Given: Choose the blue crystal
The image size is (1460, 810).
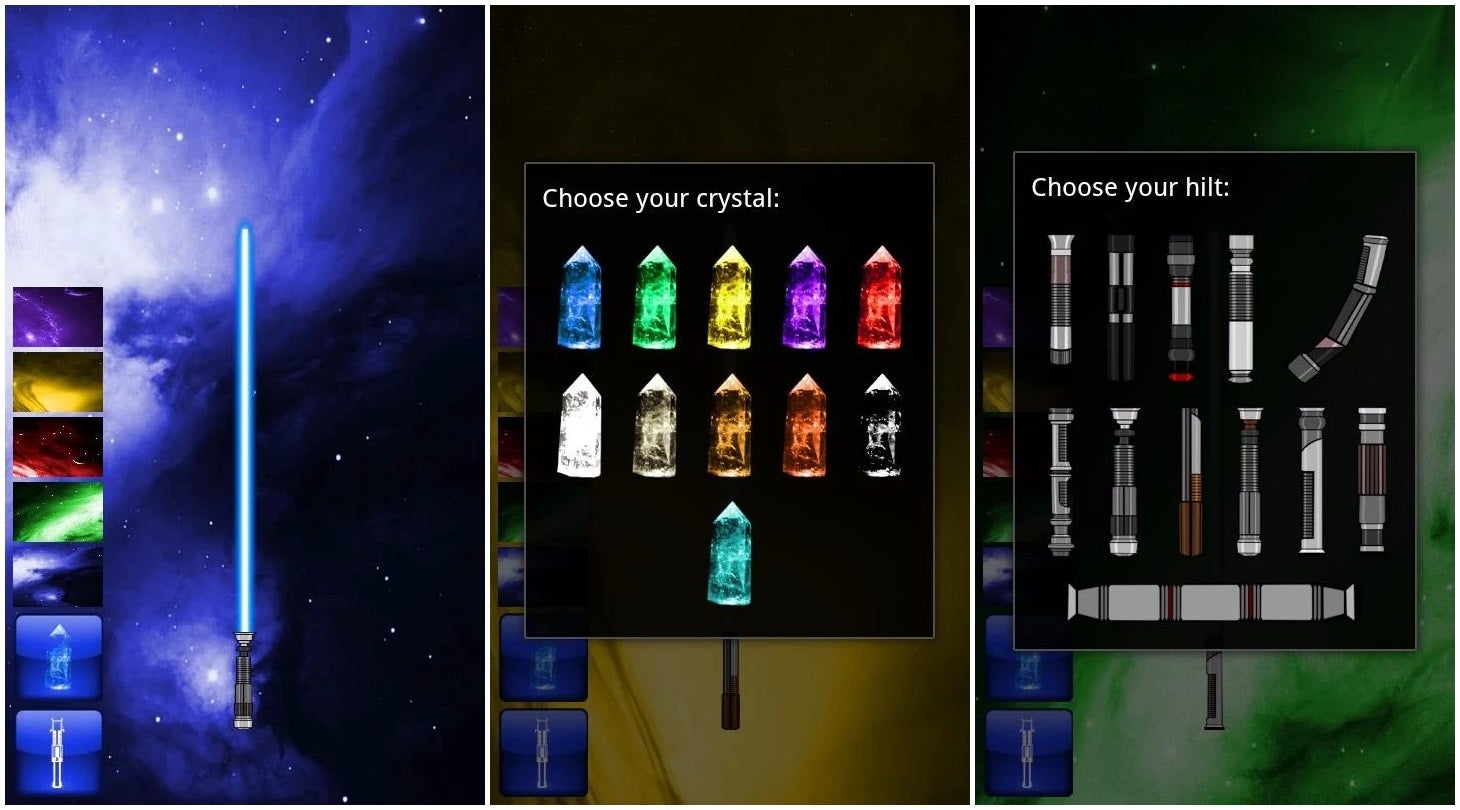Looking at the screenshot, I should [x=579, y=298].
